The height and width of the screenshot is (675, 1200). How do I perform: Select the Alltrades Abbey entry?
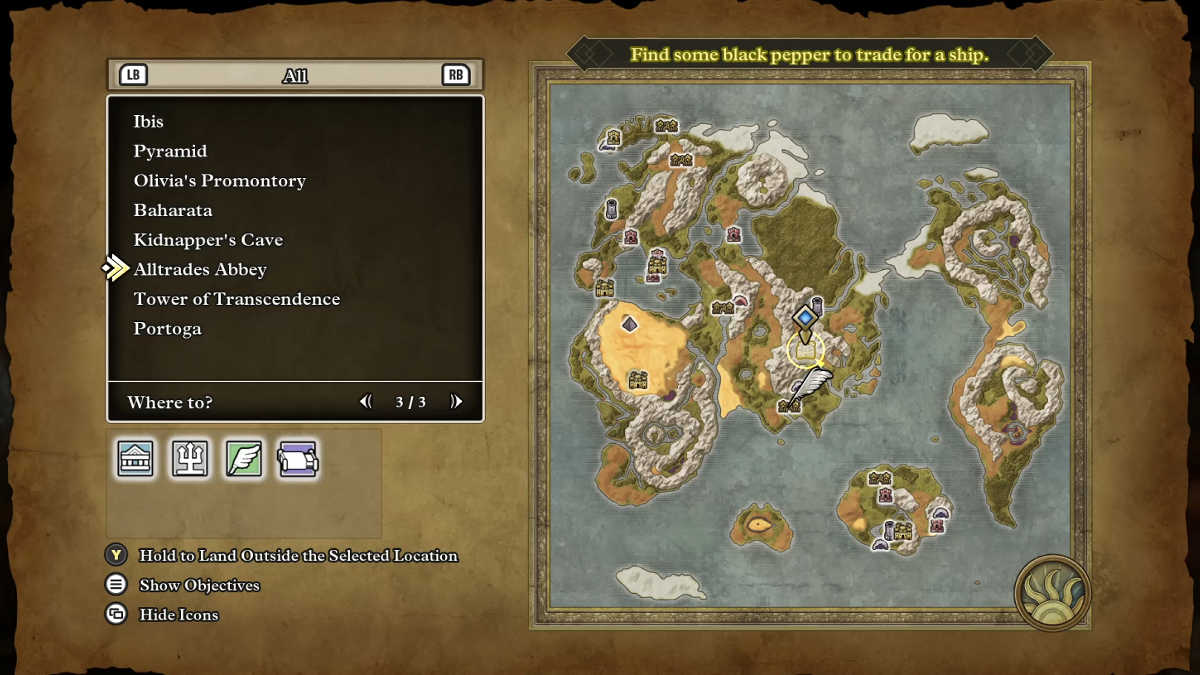200,269
